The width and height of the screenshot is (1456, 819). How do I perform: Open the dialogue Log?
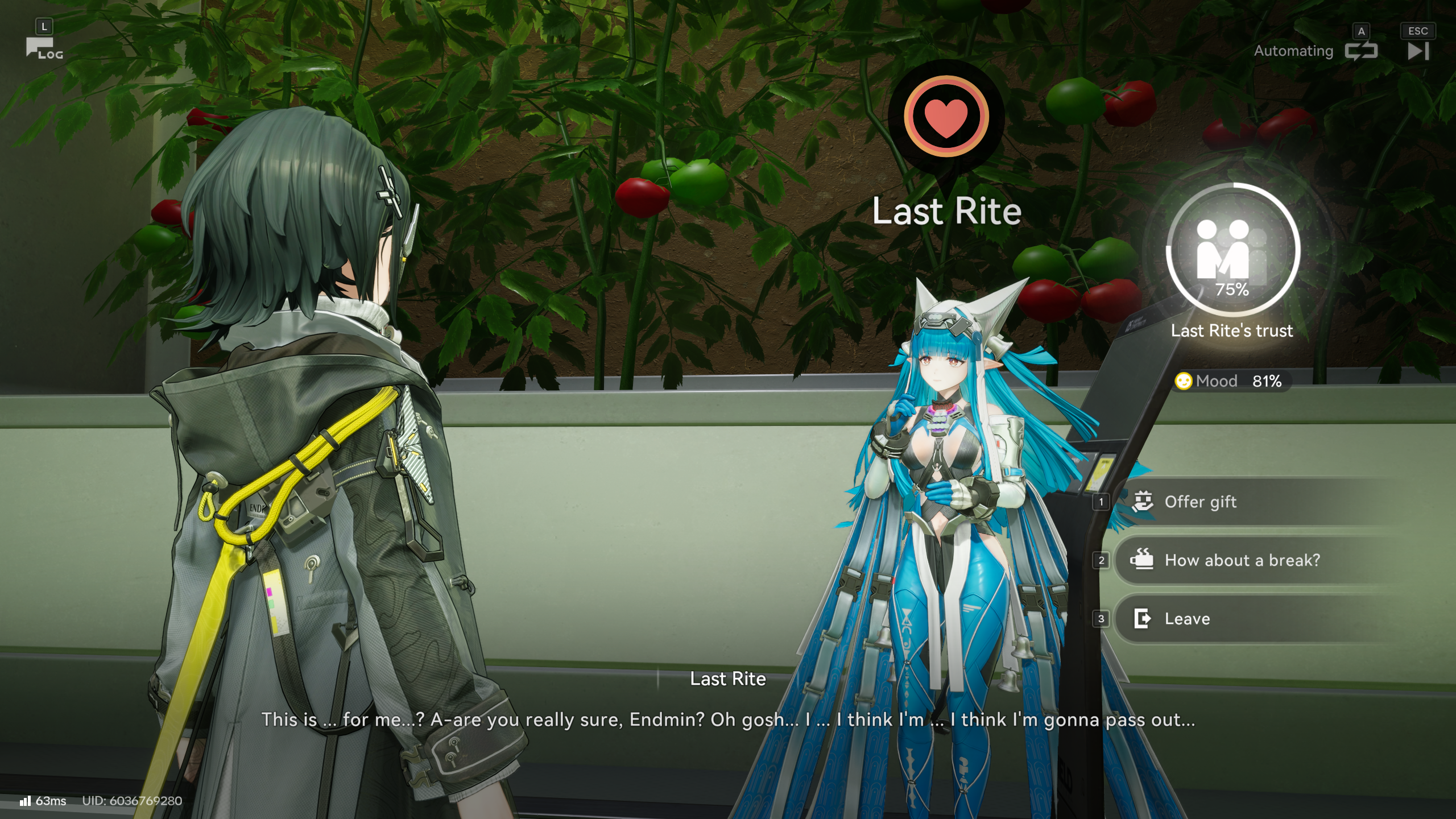click(x=44, y=48)
